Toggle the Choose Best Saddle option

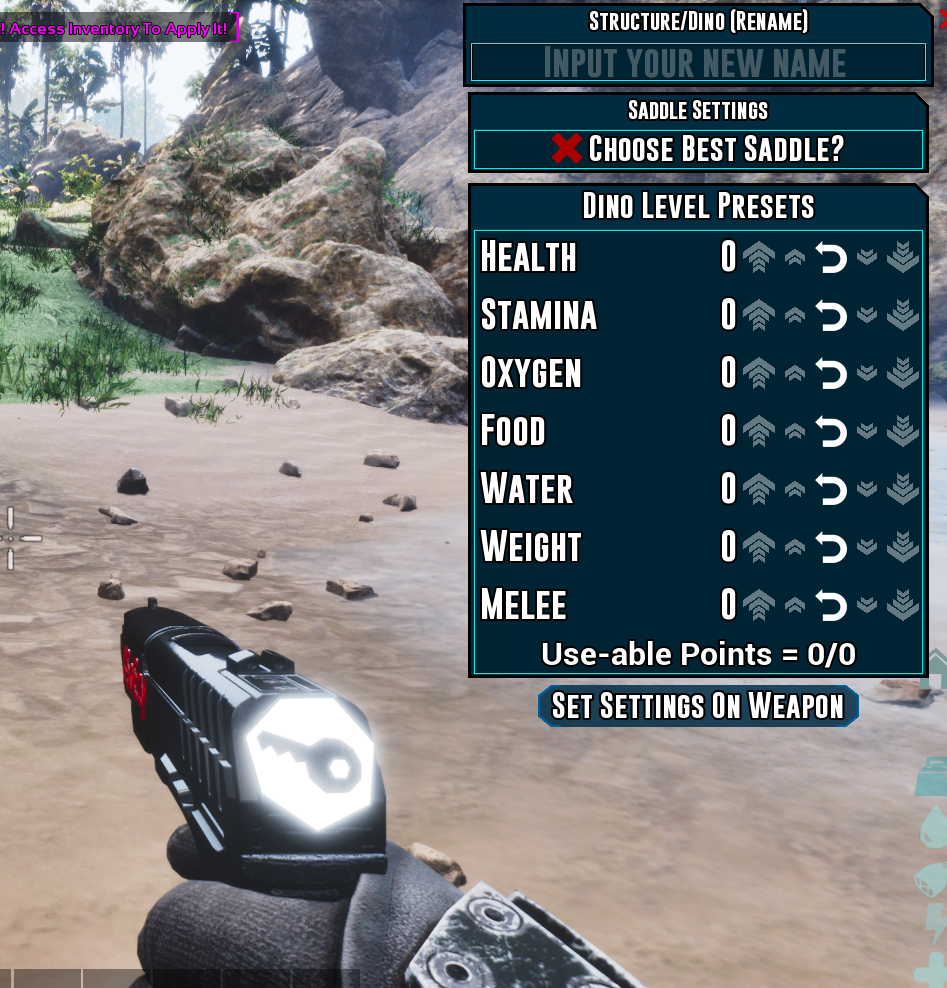tap(697, 150)
